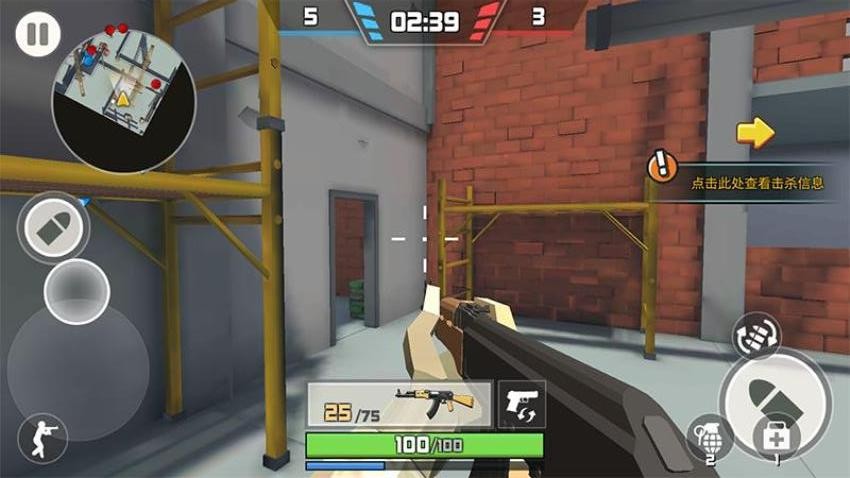Open the circular minimap
The image size is (850, 478).
[124, 98]
